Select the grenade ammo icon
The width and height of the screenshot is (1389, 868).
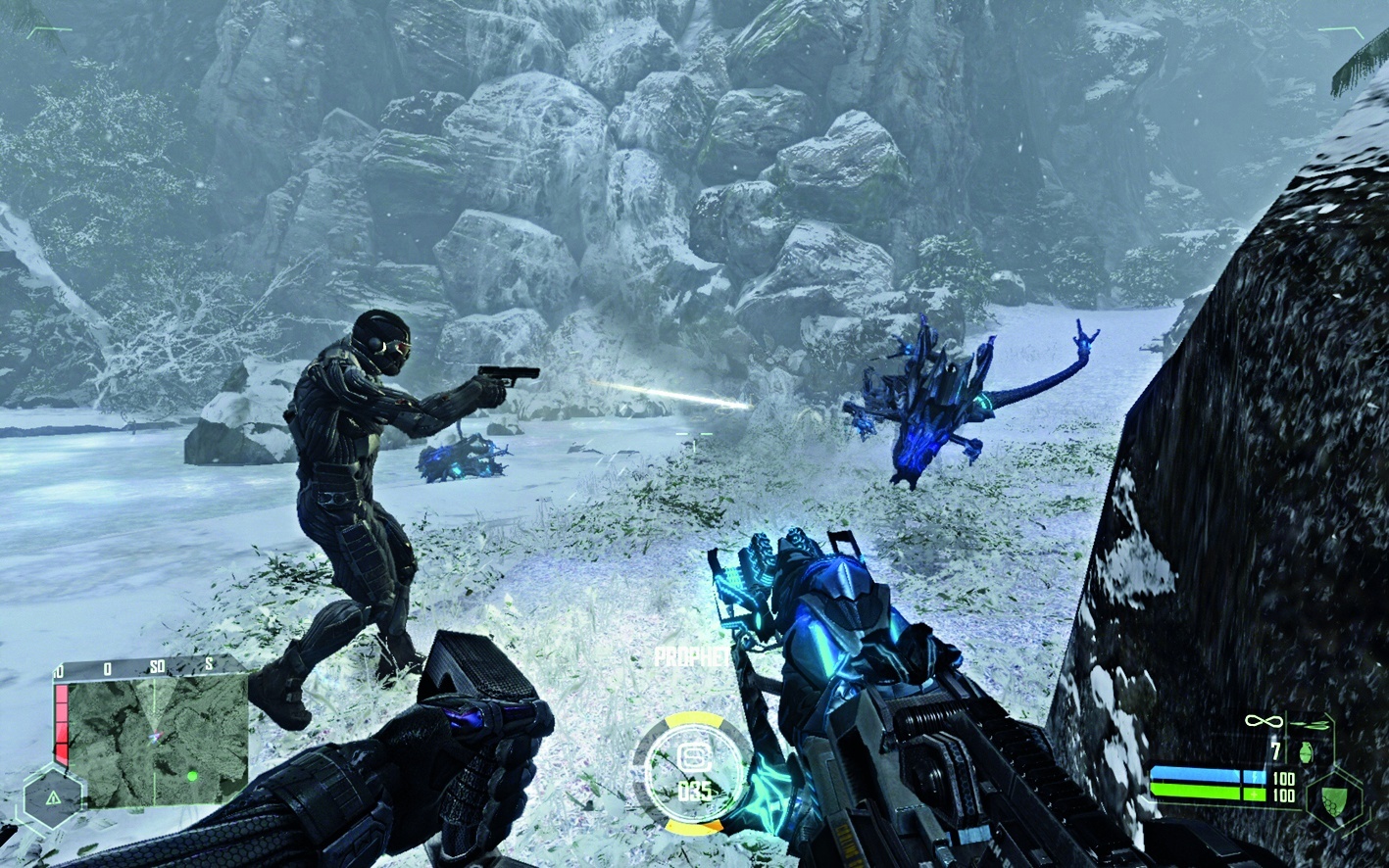(x=1307, y=752)
